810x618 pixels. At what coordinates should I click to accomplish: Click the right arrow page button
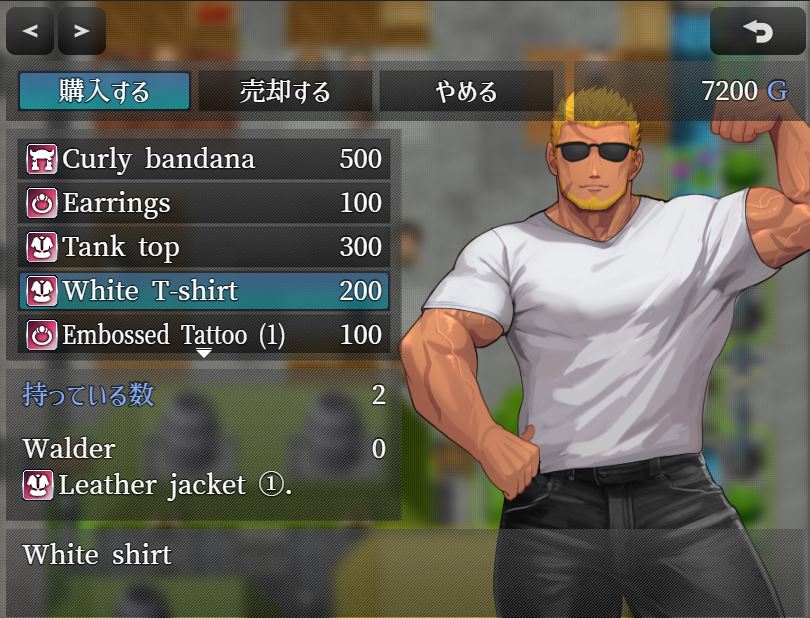click(82, 31)
